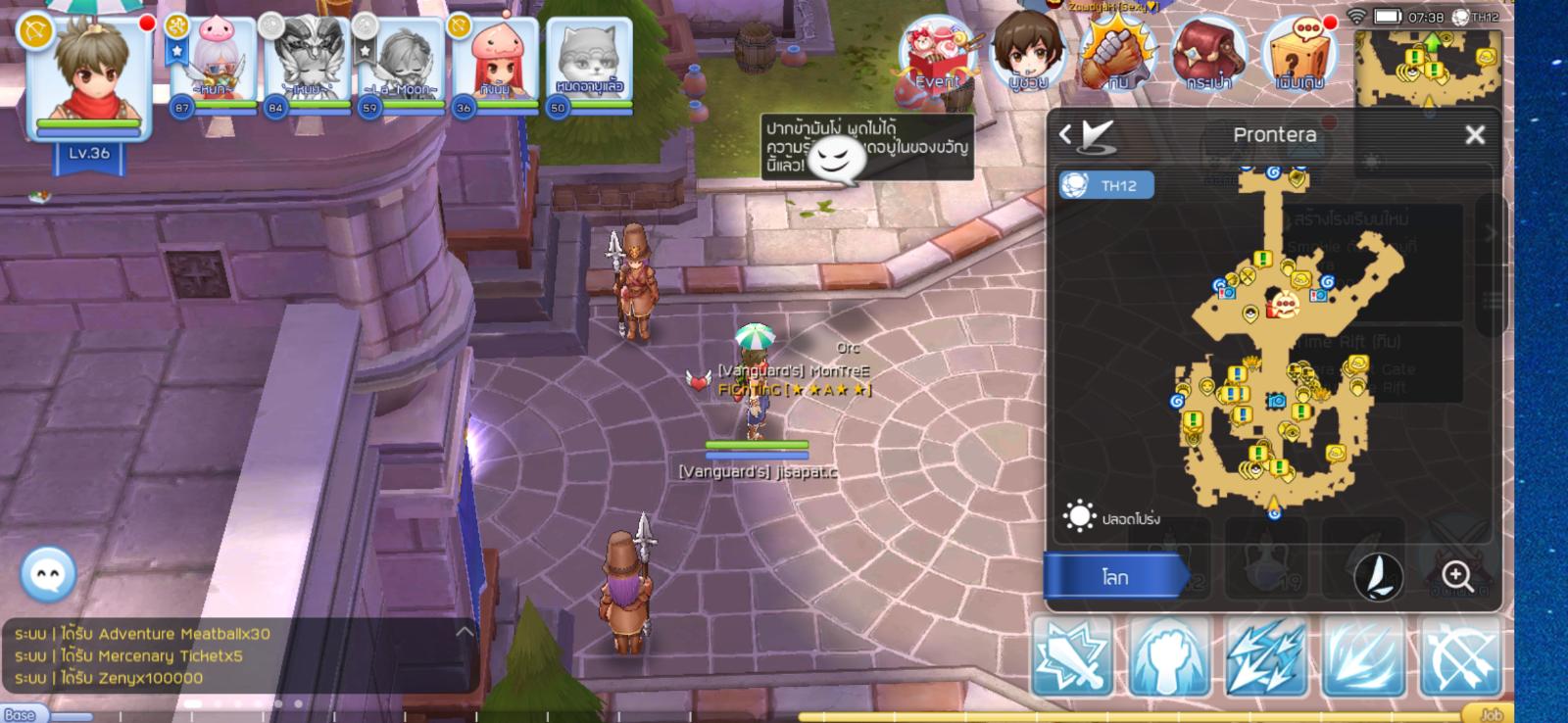Image resolution: width=1568 pixels, height=723 pixels.
Task: Select the level 50 cat party member
Action: 588,64
